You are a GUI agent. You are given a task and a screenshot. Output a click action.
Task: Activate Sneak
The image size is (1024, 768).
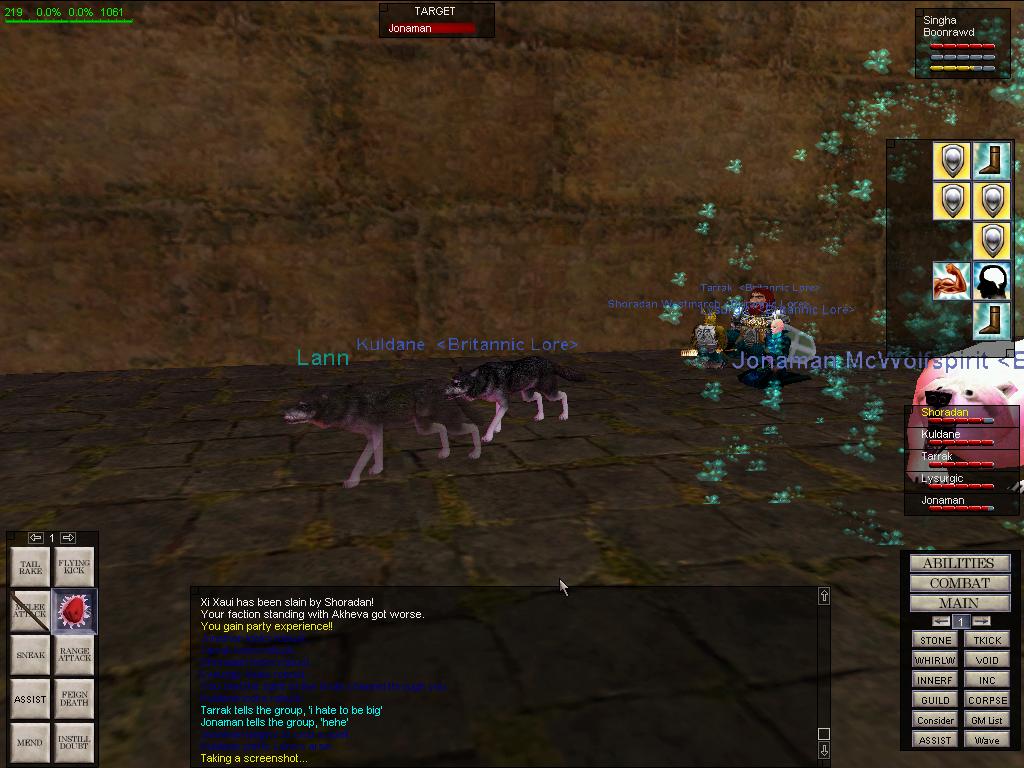[x=30, y=655]
